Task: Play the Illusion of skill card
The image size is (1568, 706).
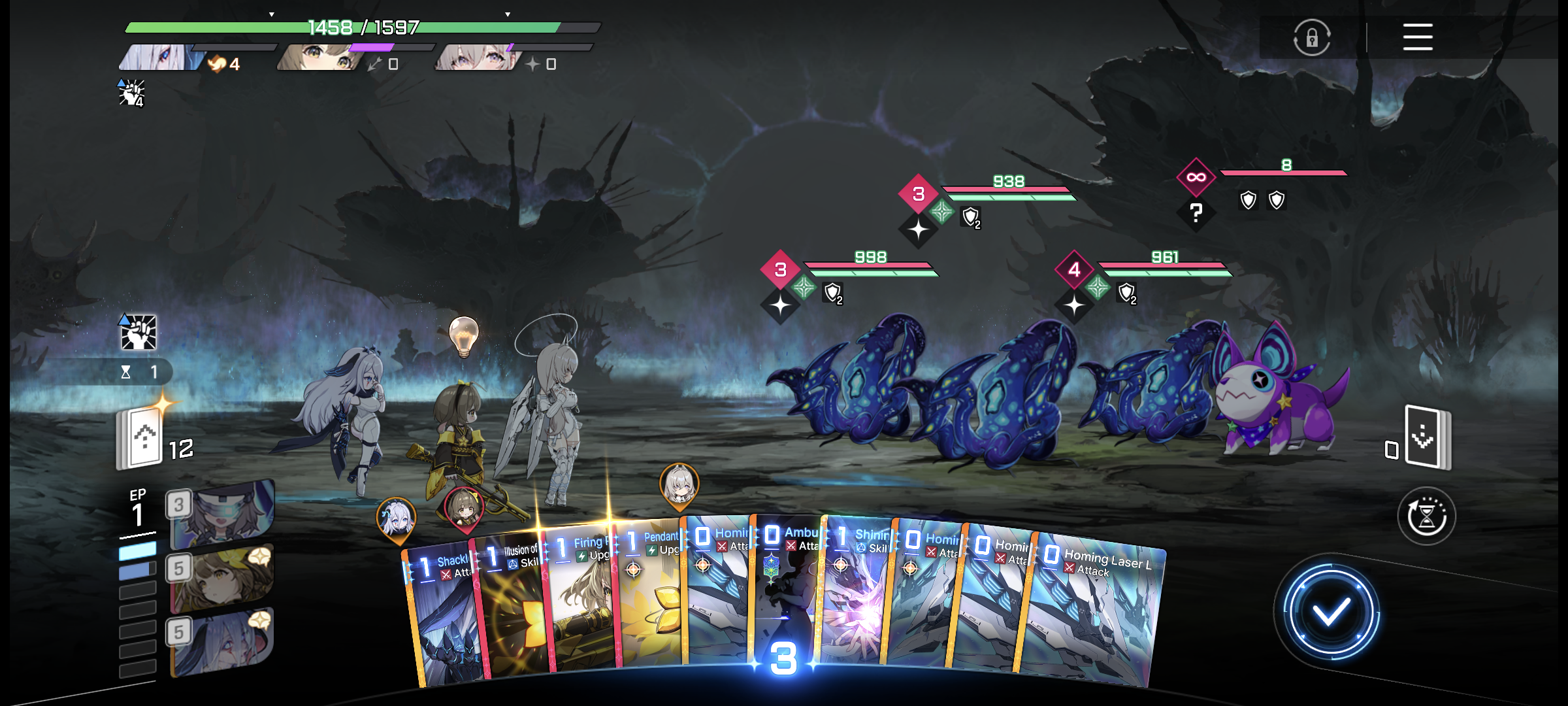Action: pos(513,608)
